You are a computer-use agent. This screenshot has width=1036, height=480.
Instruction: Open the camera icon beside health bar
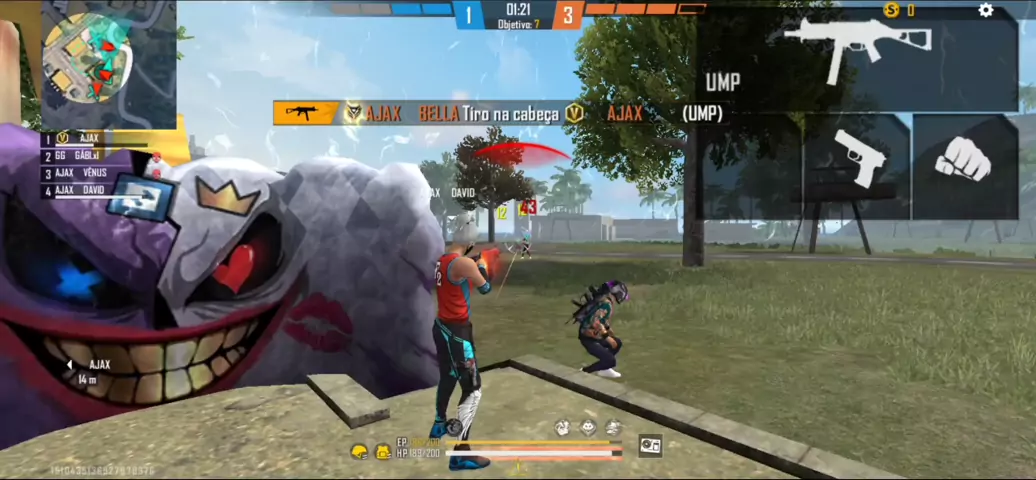(650, 446)
